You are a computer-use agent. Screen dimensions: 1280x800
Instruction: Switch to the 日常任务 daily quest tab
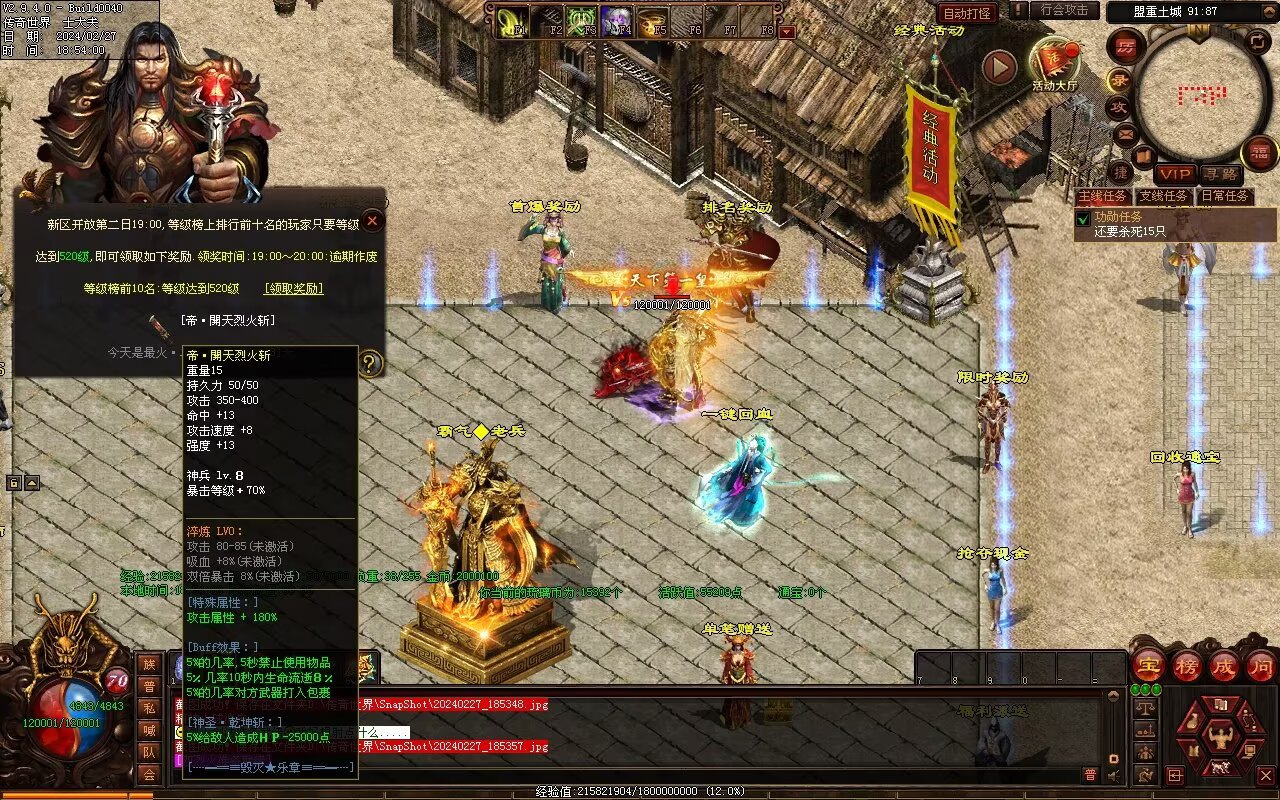pyautogui.click(x=1225, y=196)
